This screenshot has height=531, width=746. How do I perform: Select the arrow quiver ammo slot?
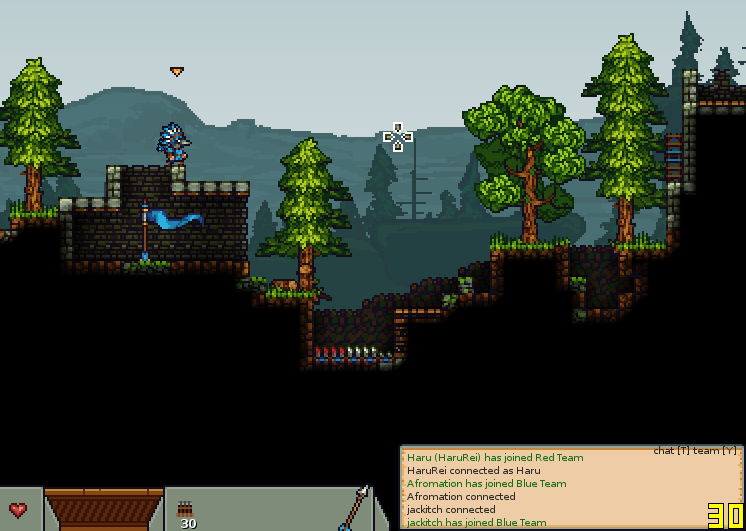186,511
